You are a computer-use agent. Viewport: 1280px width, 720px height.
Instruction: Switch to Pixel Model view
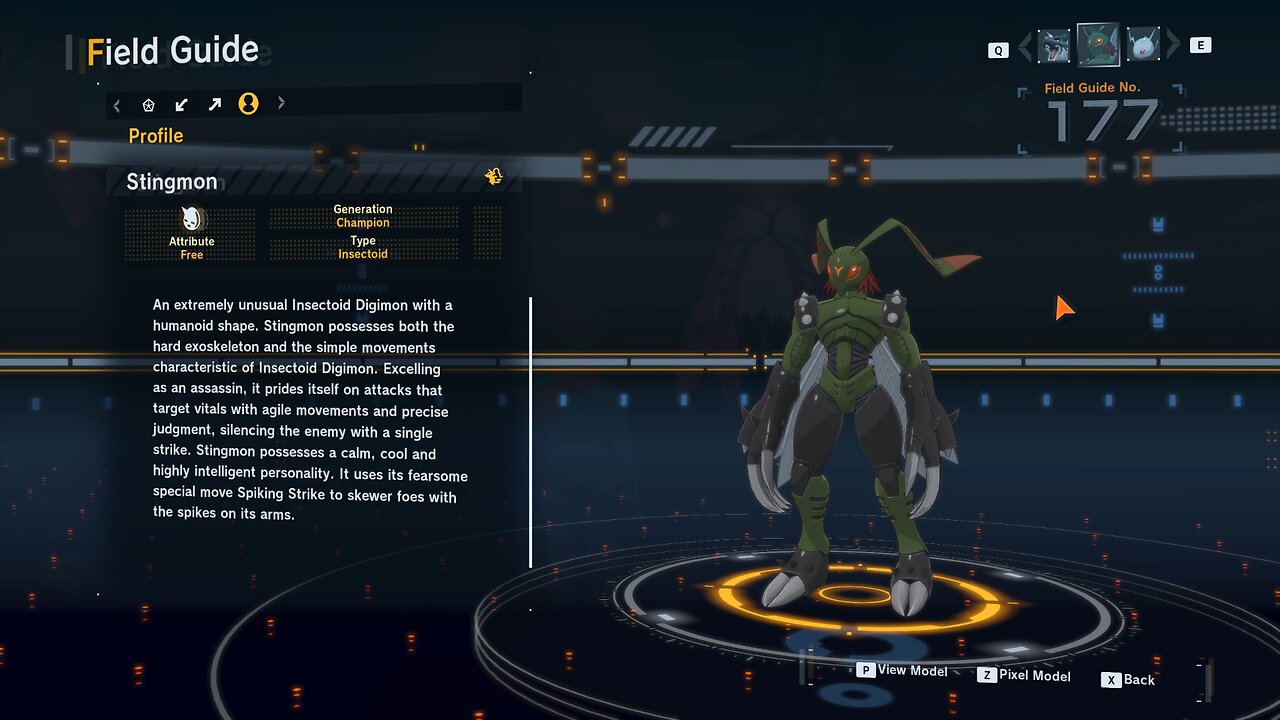pos(1024,676)
